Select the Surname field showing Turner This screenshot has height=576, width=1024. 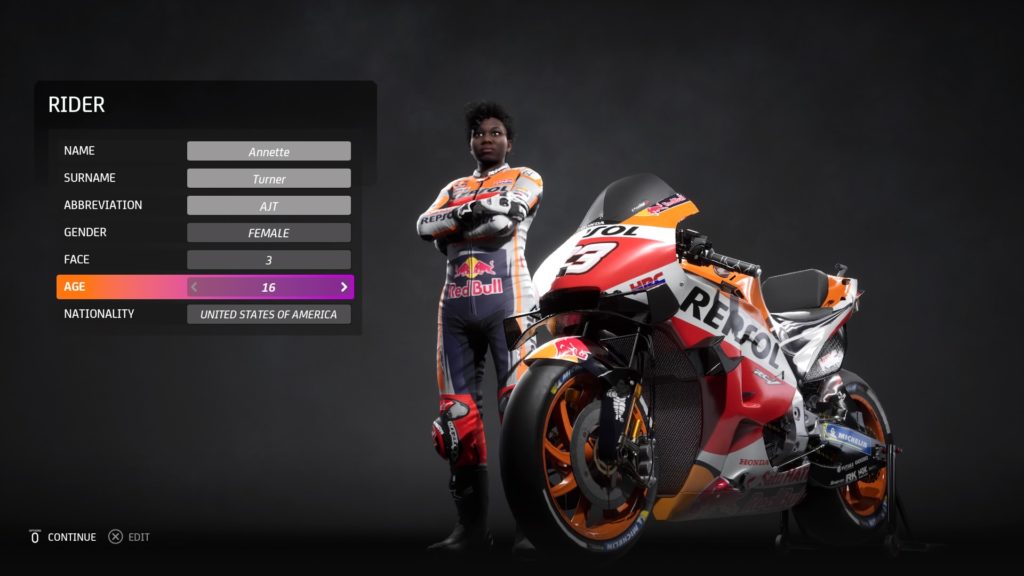268,179
